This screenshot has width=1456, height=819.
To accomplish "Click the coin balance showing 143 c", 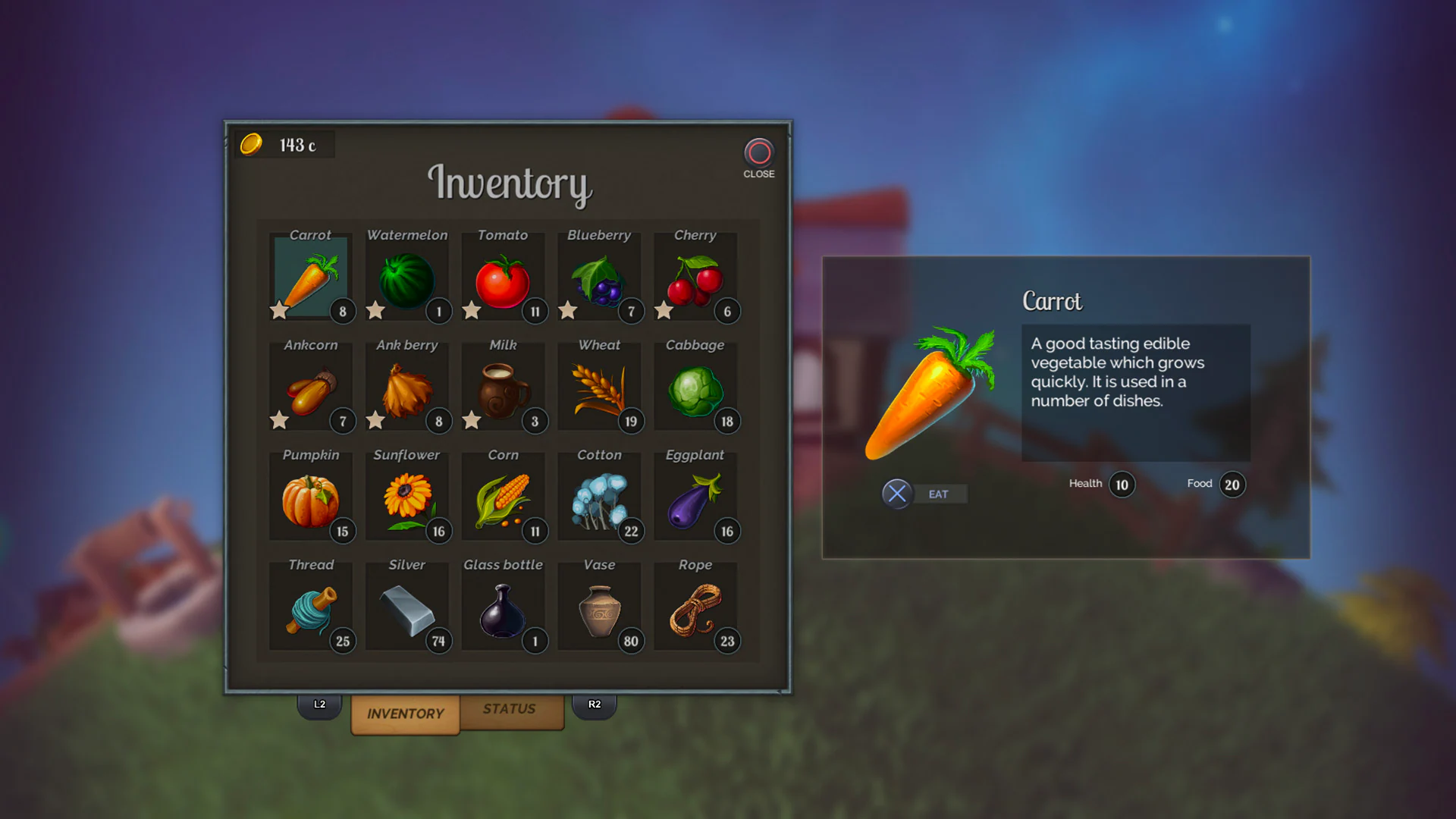I will coord(281,143).
